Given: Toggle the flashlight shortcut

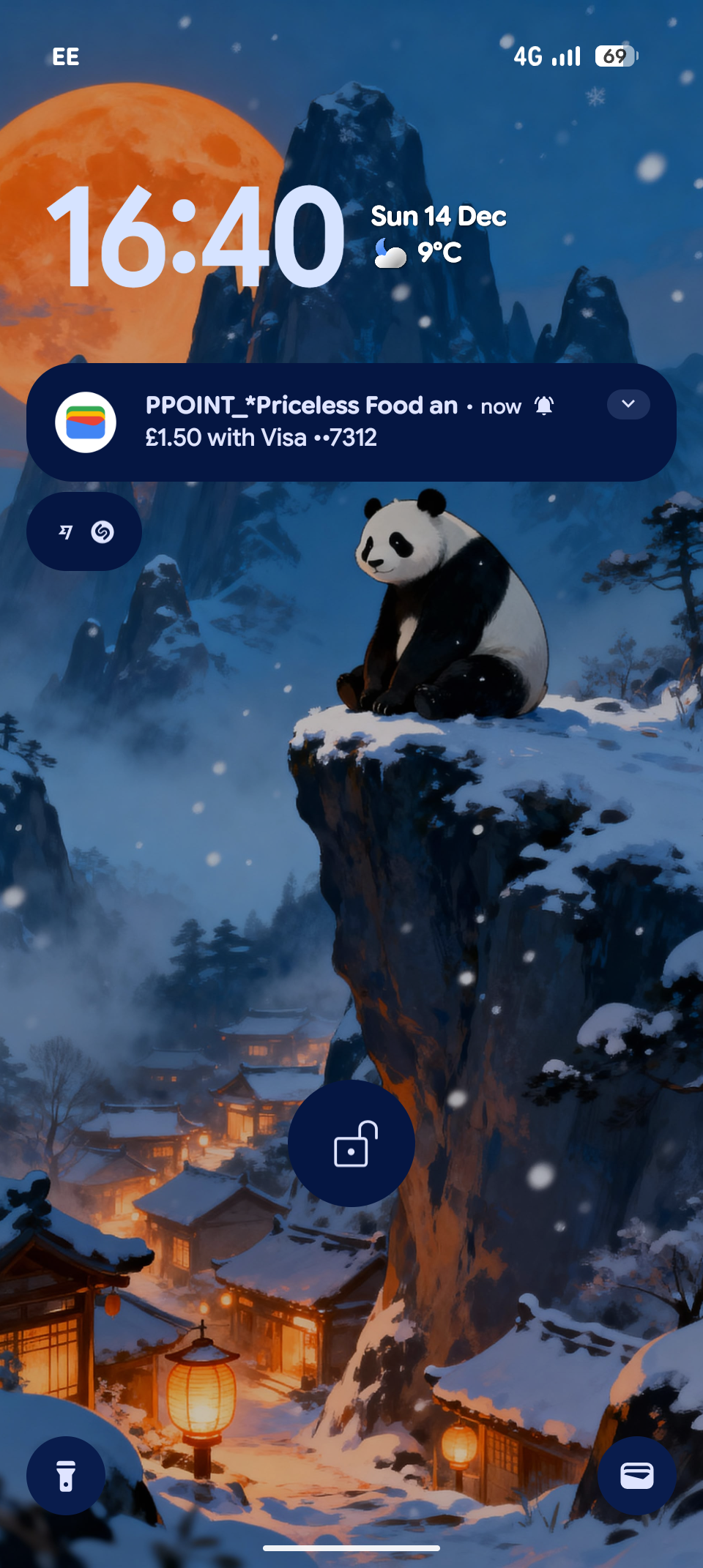Looking at the screenshot, I should 66,1476.
